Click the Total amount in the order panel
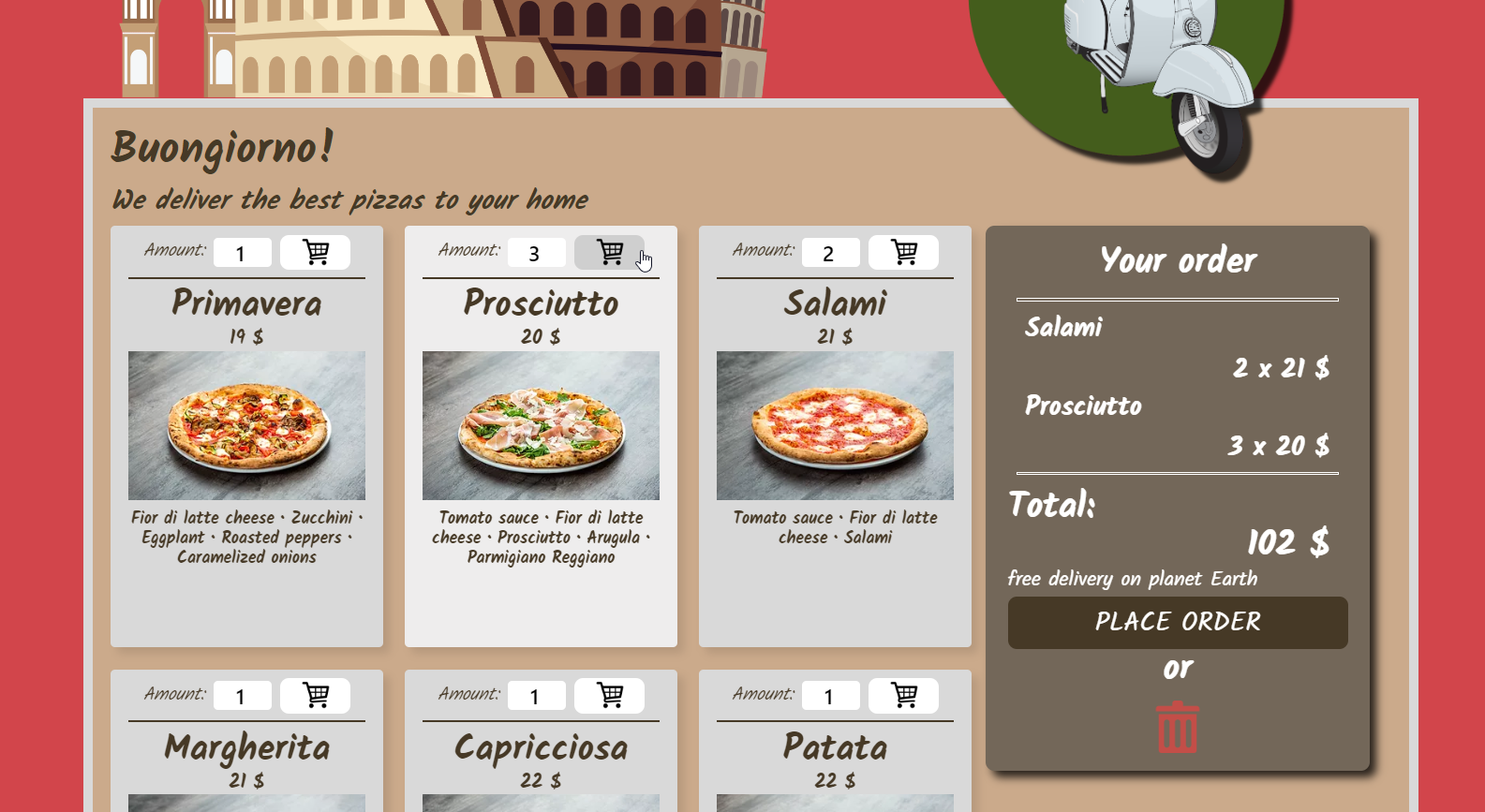The image size is (1485, 812). click(x=1287, y=541)
